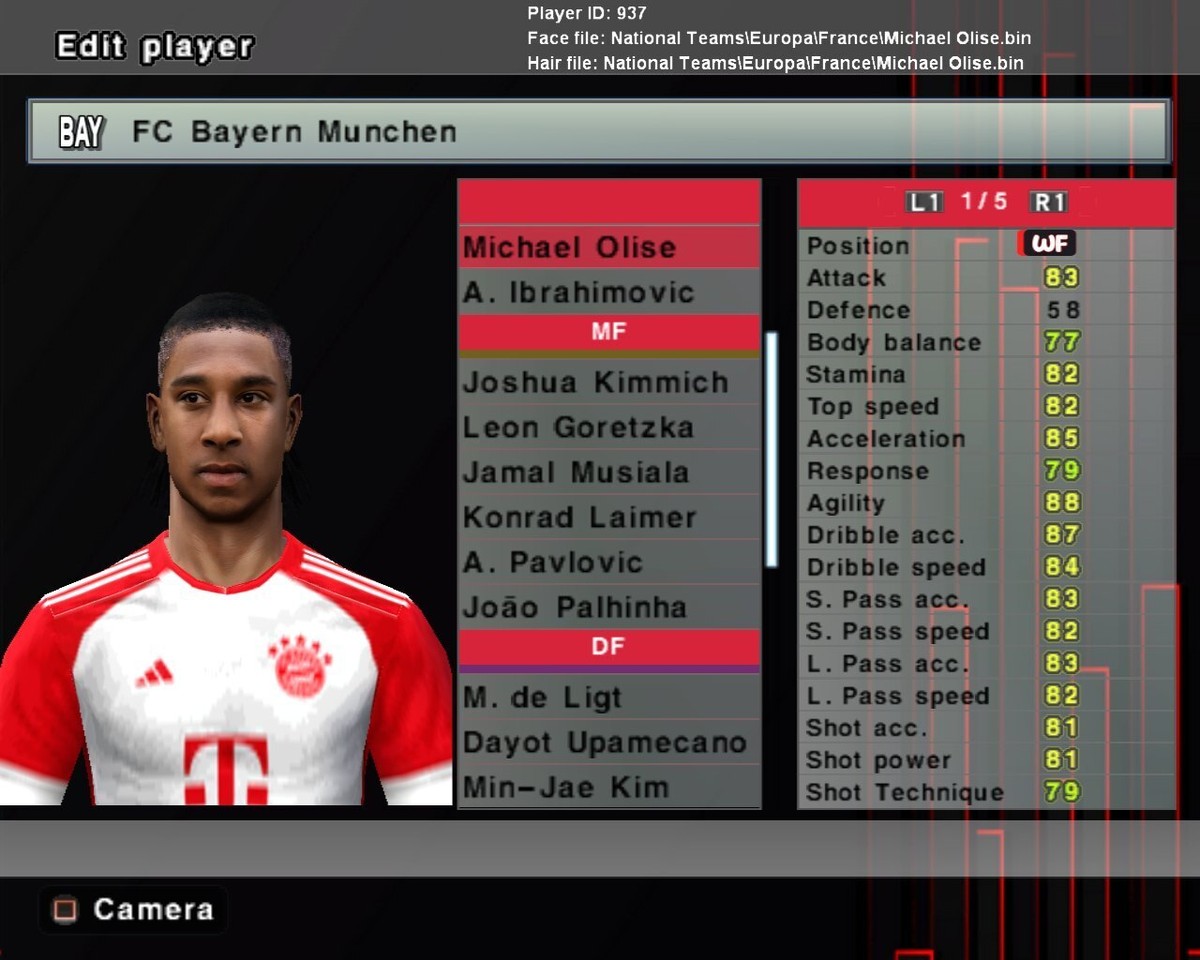The height and width of the screenshot is (960, 1200).
Task: Select the WF Position value
Action: (x=1047, y=244)
